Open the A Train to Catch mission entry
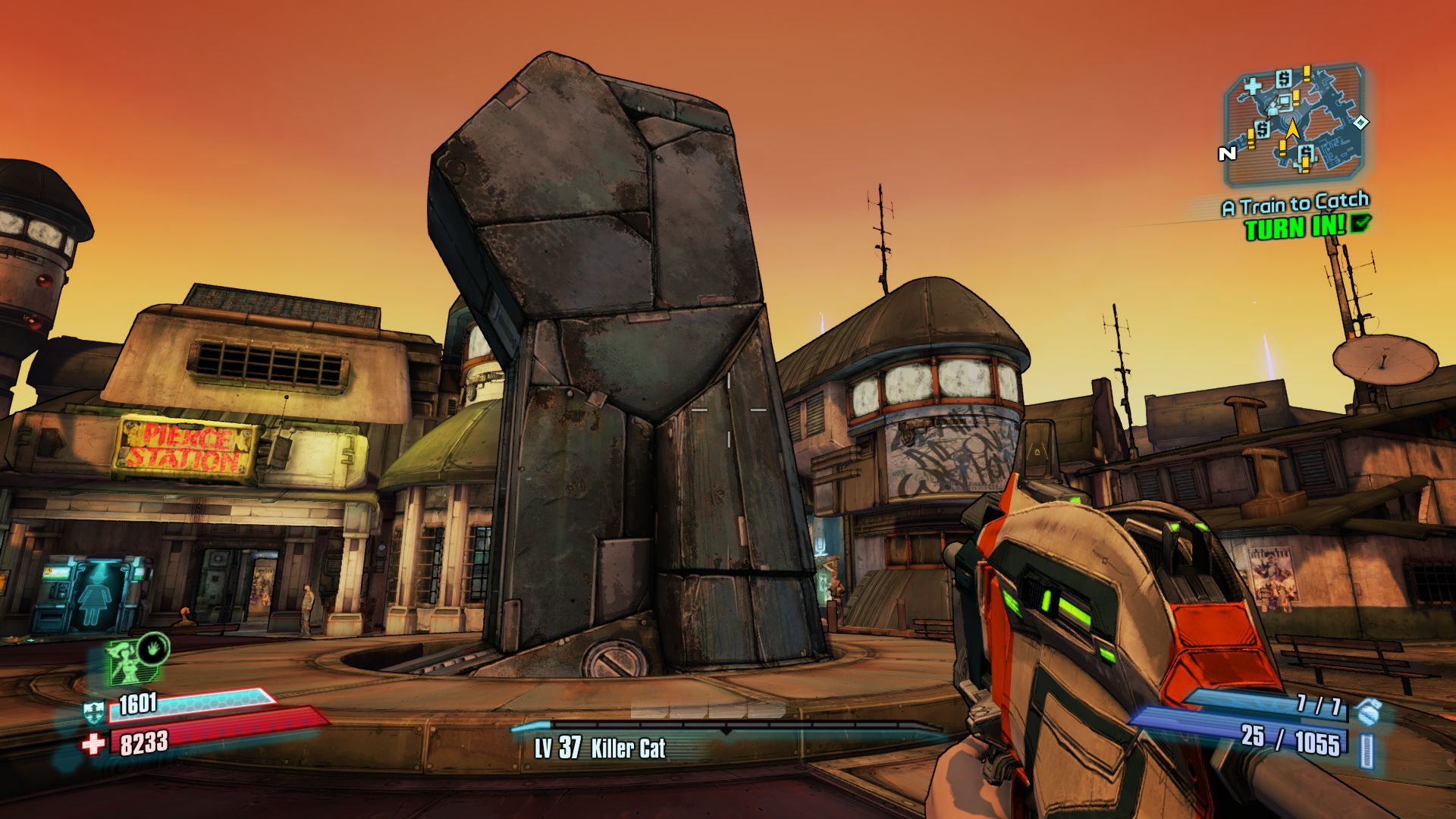 [x=1295, y=204]
